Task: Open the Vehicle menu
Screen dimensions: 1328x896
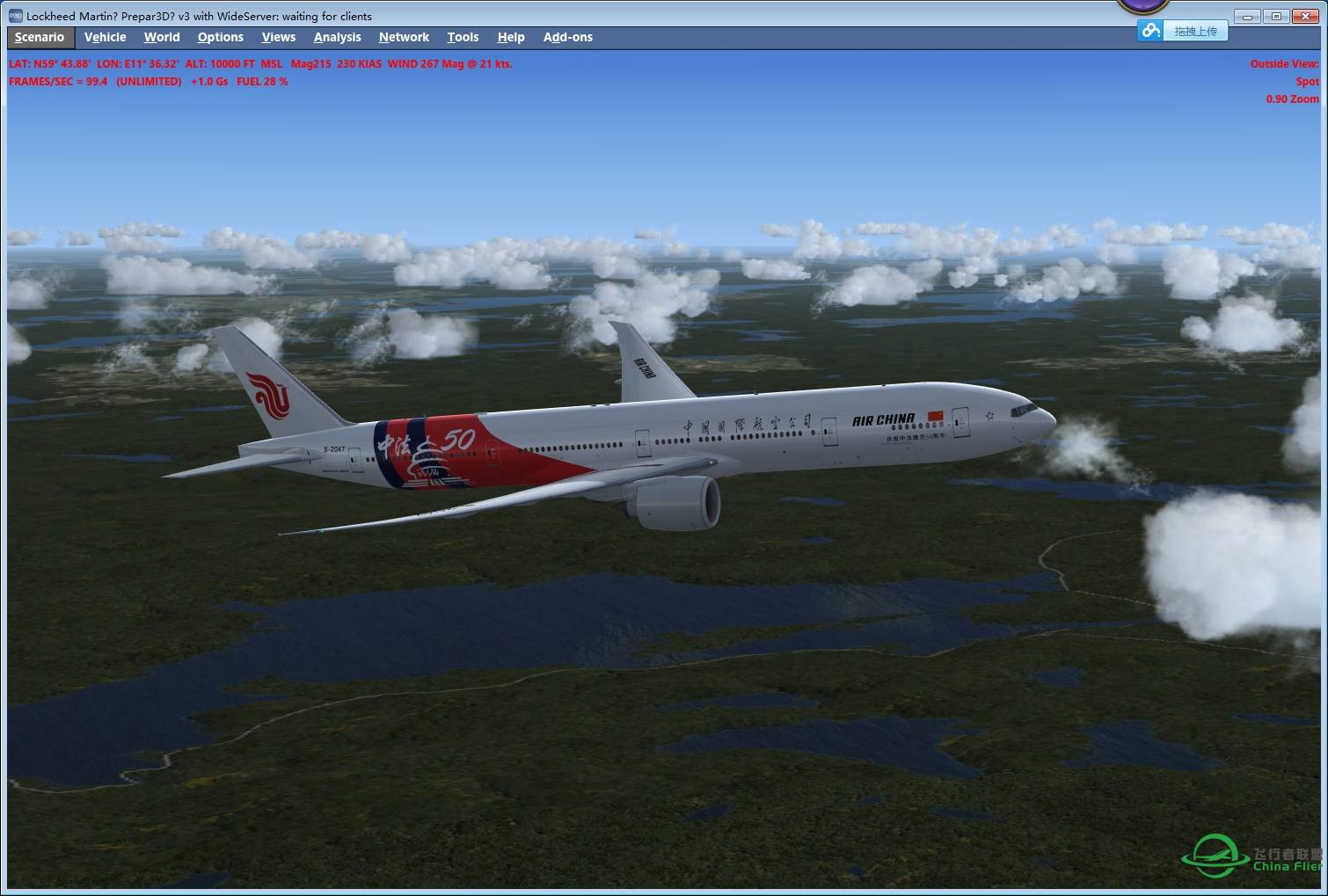Action: coord(105,37)
